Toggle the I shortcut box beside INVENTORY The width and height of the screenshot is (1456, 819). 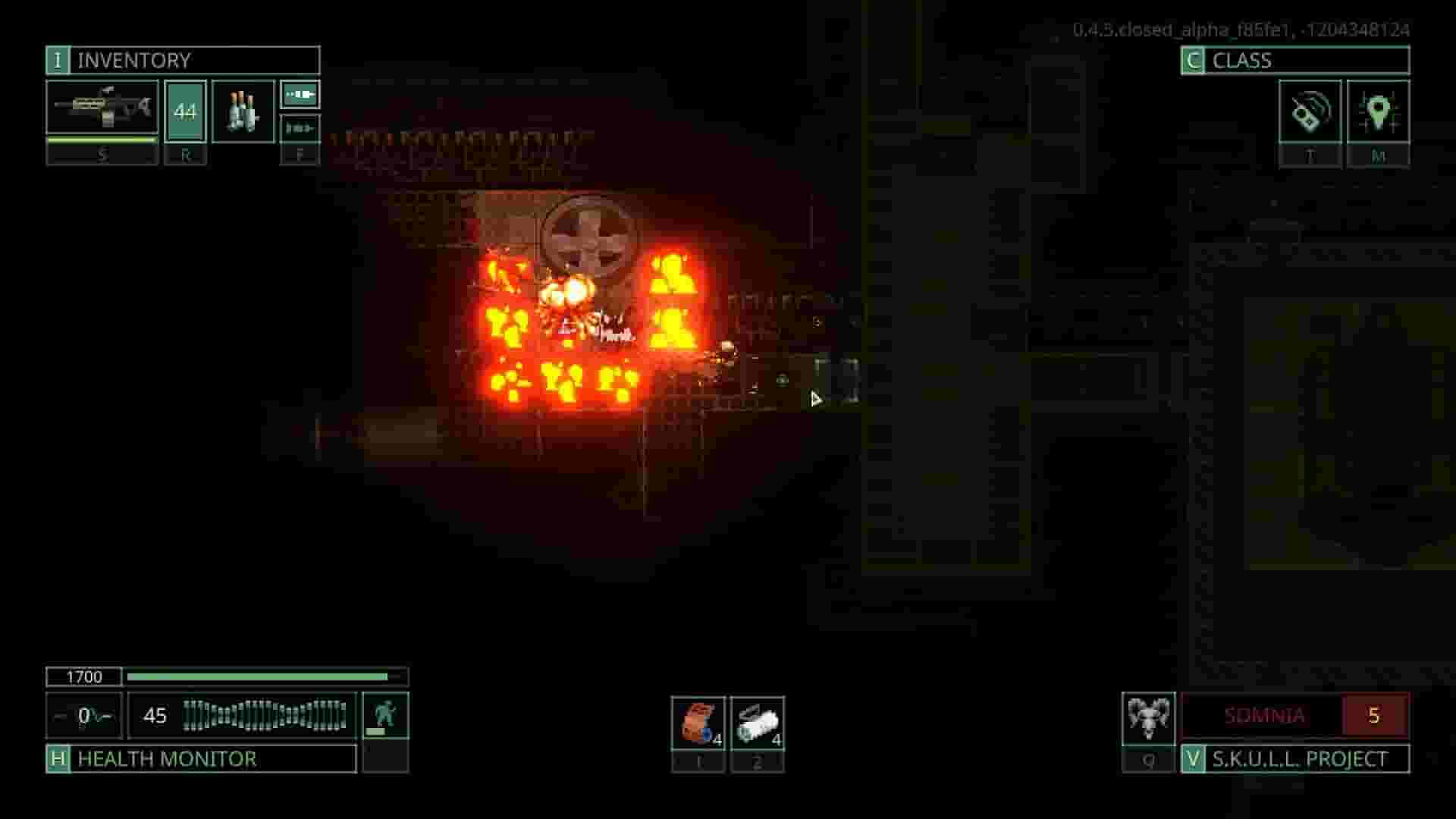[x=57, y=61]
